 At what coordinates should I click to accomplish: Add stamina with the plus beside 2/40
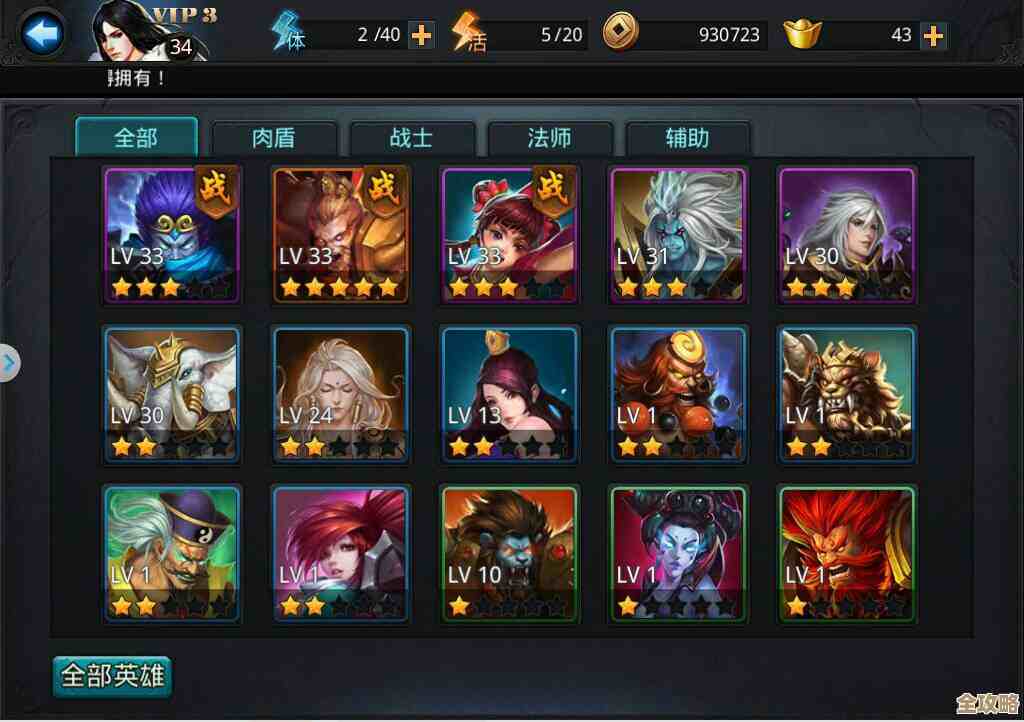[422, 35]
